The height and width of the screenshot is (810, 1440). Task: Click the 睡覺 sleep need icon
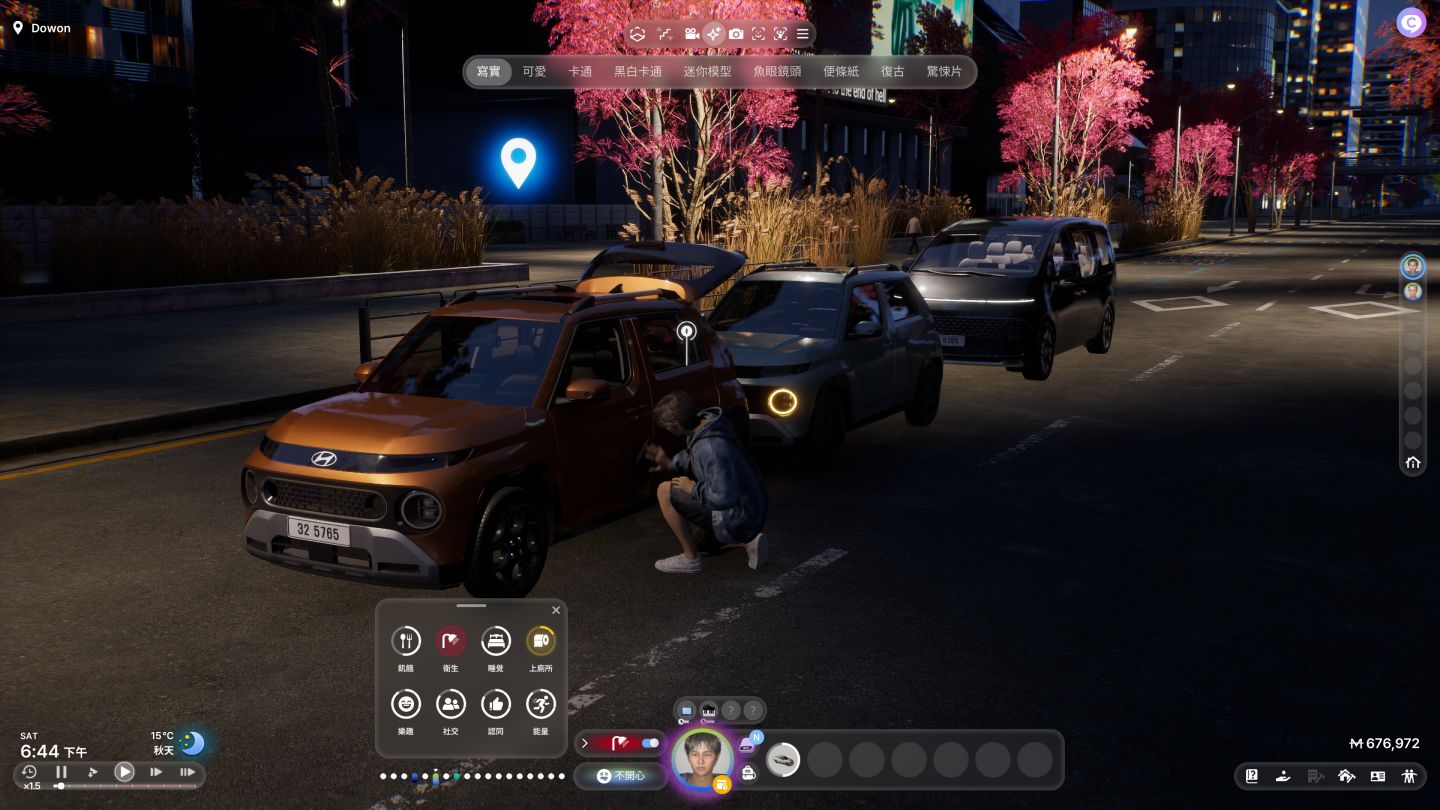(495, 641)
